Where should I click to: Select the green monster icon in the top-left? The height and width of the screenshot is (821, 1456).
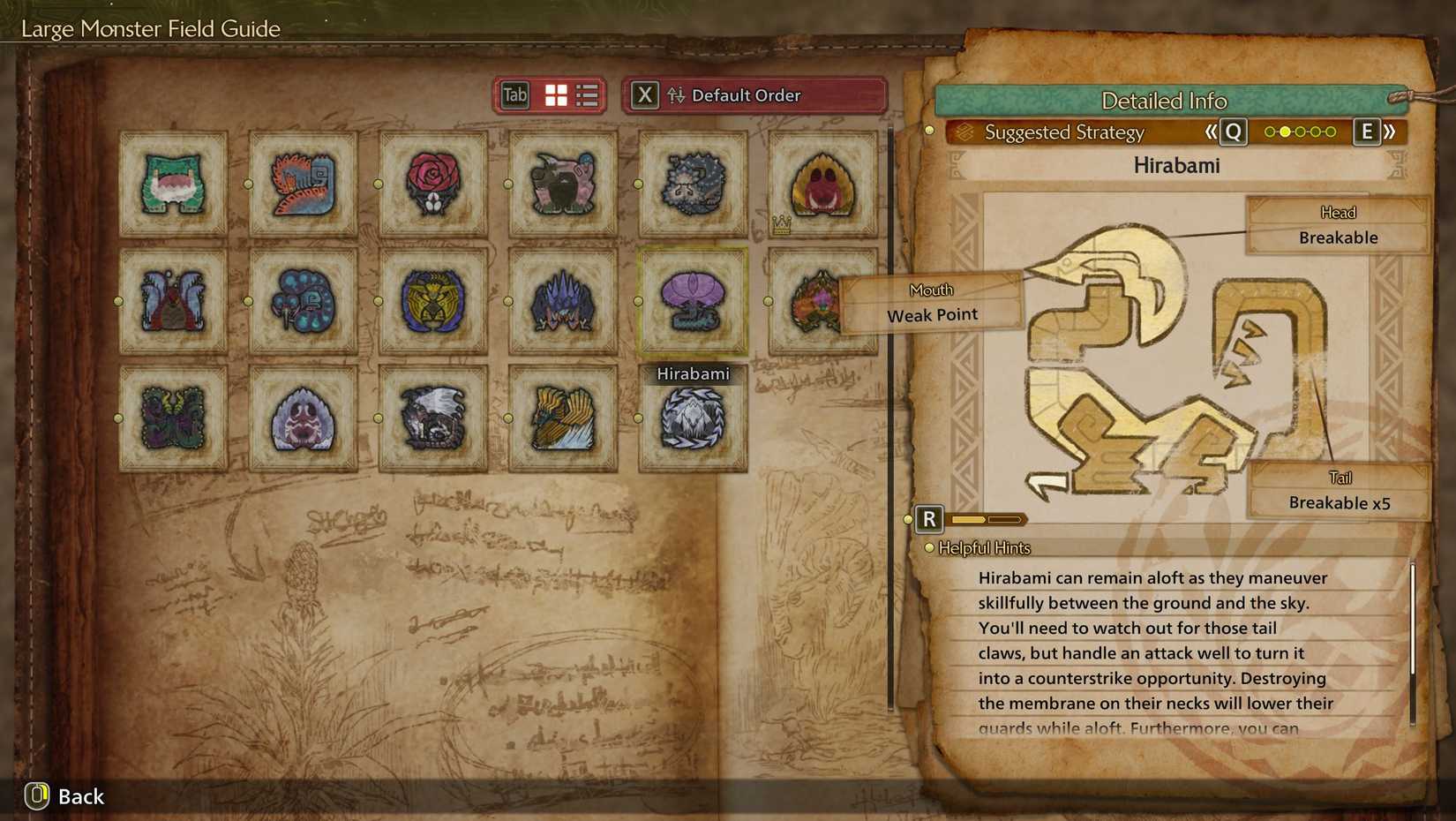click(172, 184)
